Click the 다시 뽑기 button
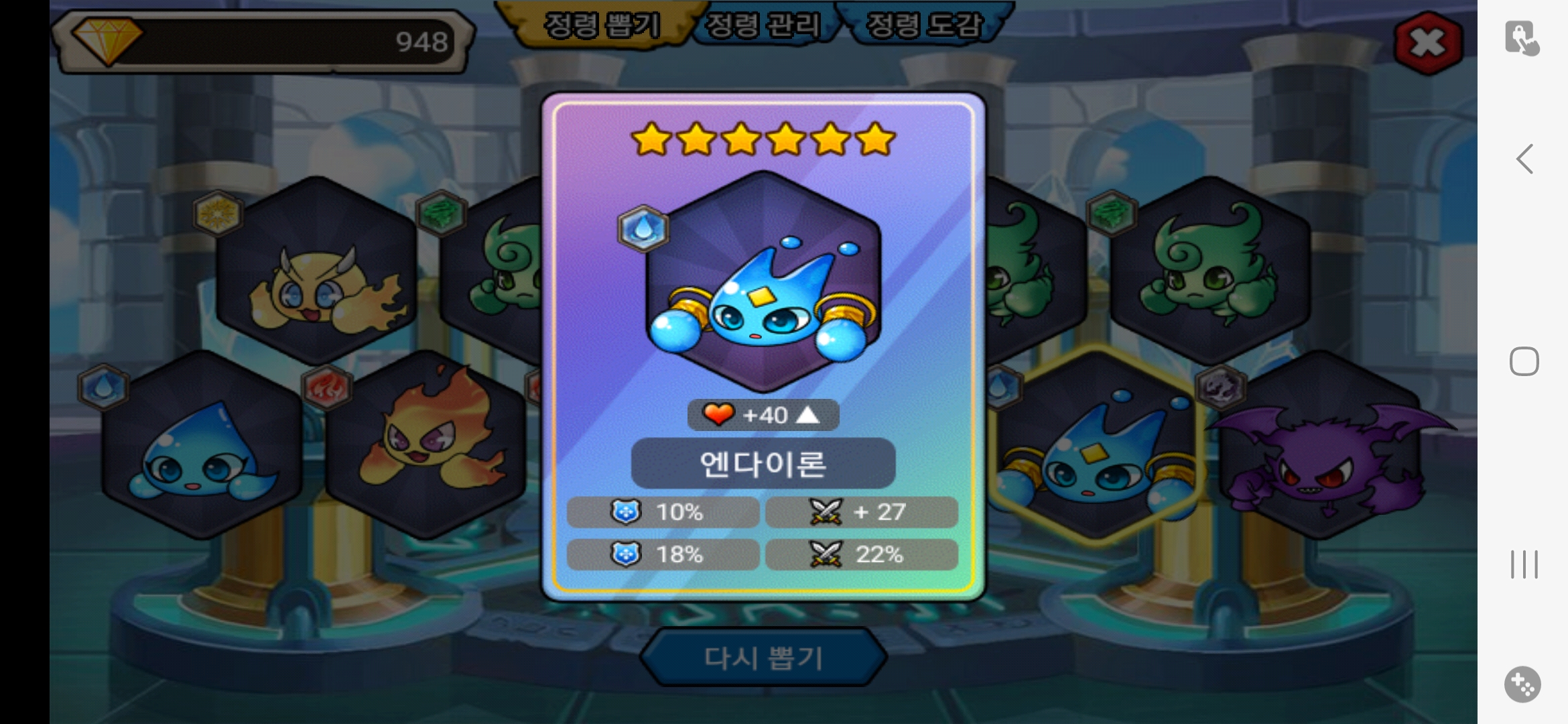Image resolution: width=1568 pixels, height=724 pixels. (x=763, y=658)
